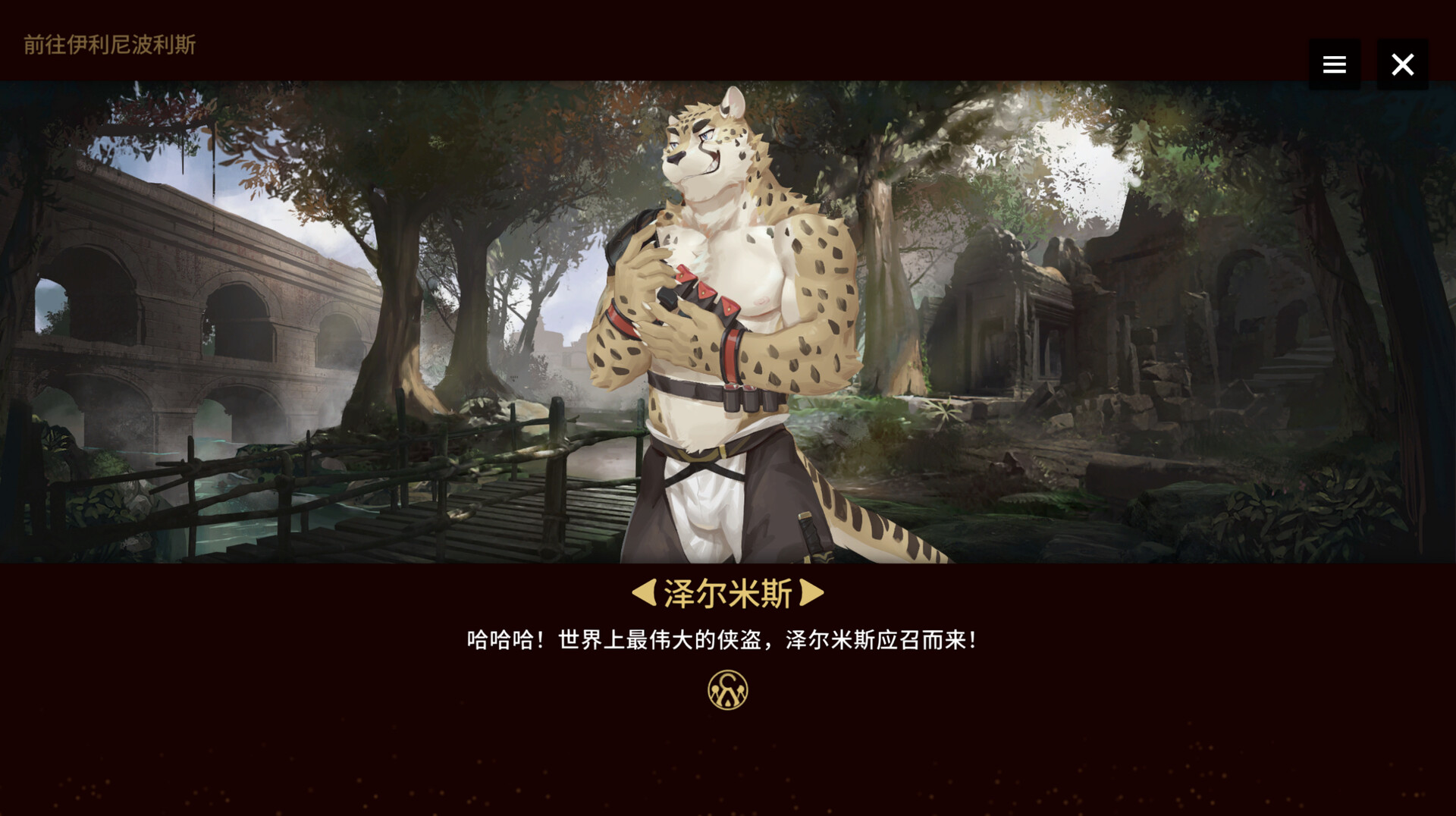Open the hamburger menu at top right
This screenshot has width=1456, height=816.
pos(1334,64)
